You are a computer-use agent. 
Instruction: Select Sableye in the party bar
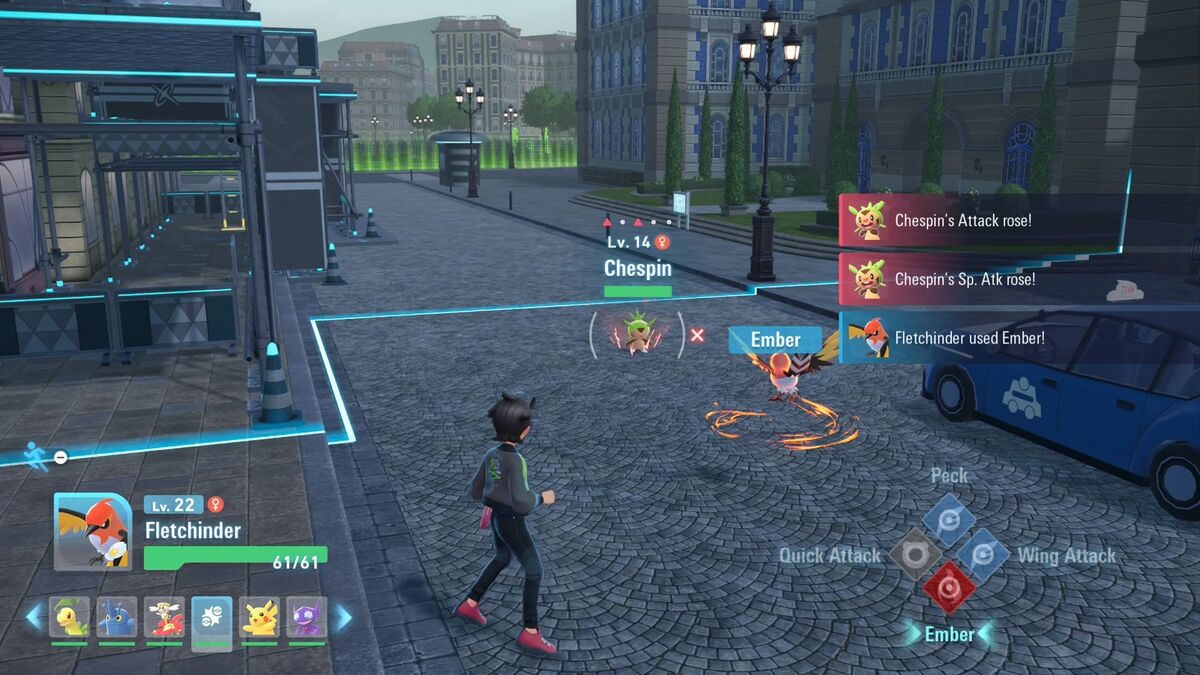[307, 618]
